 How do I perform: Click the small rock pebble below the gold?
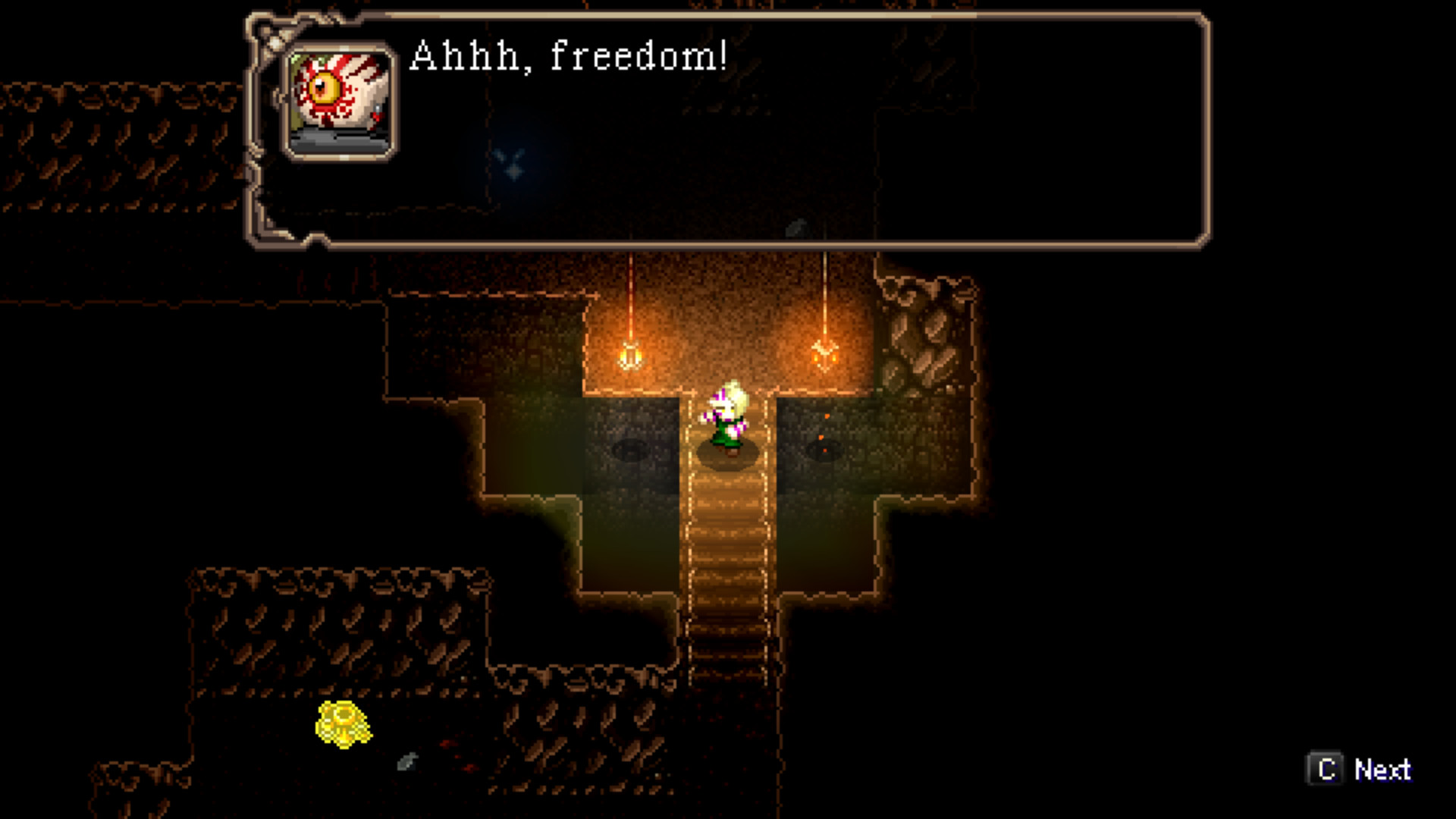click(x=406, y=762)
